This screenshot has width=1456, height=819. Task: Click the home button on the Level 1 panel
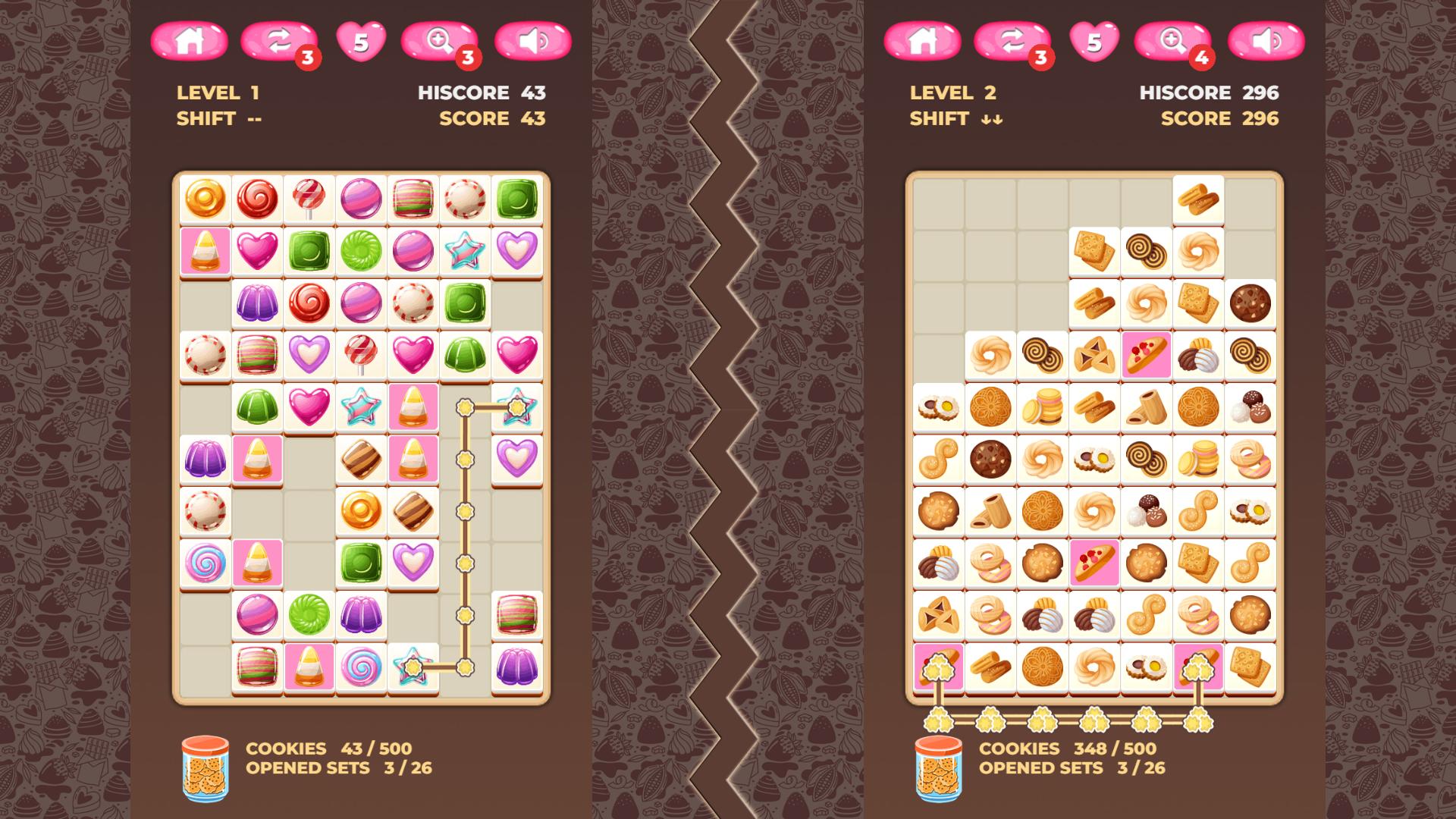190,42
